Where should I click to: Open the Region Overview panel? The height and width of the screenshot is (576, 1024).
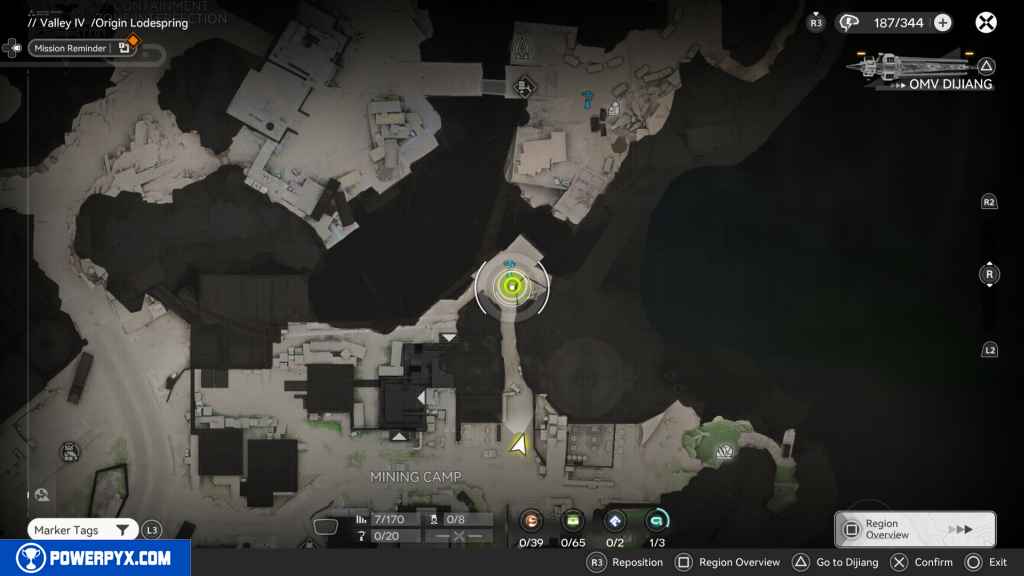pyautogui.click(x=914, y=529)
